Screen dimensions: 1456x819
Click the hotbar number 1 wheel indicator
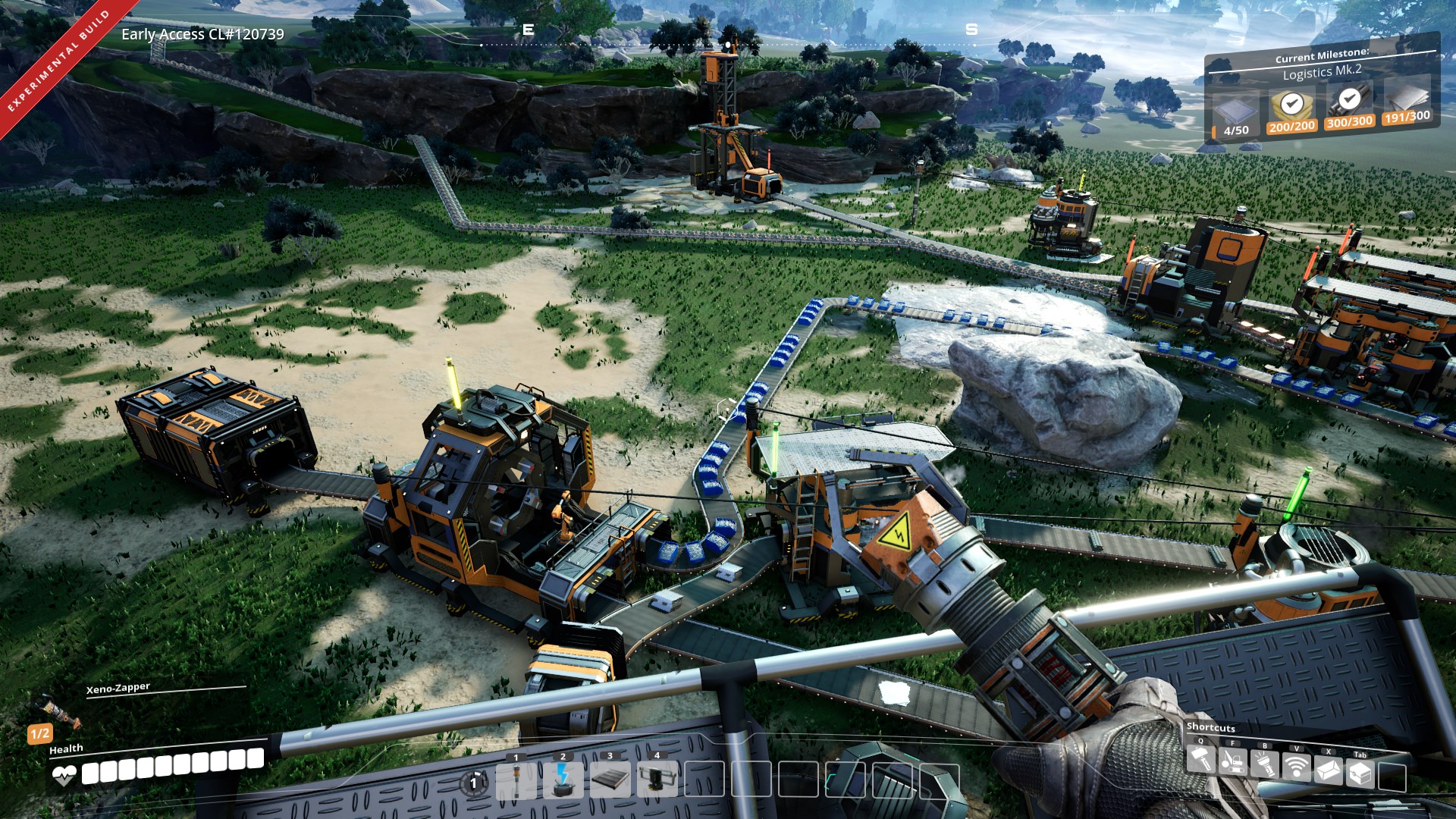coord(474,783)
